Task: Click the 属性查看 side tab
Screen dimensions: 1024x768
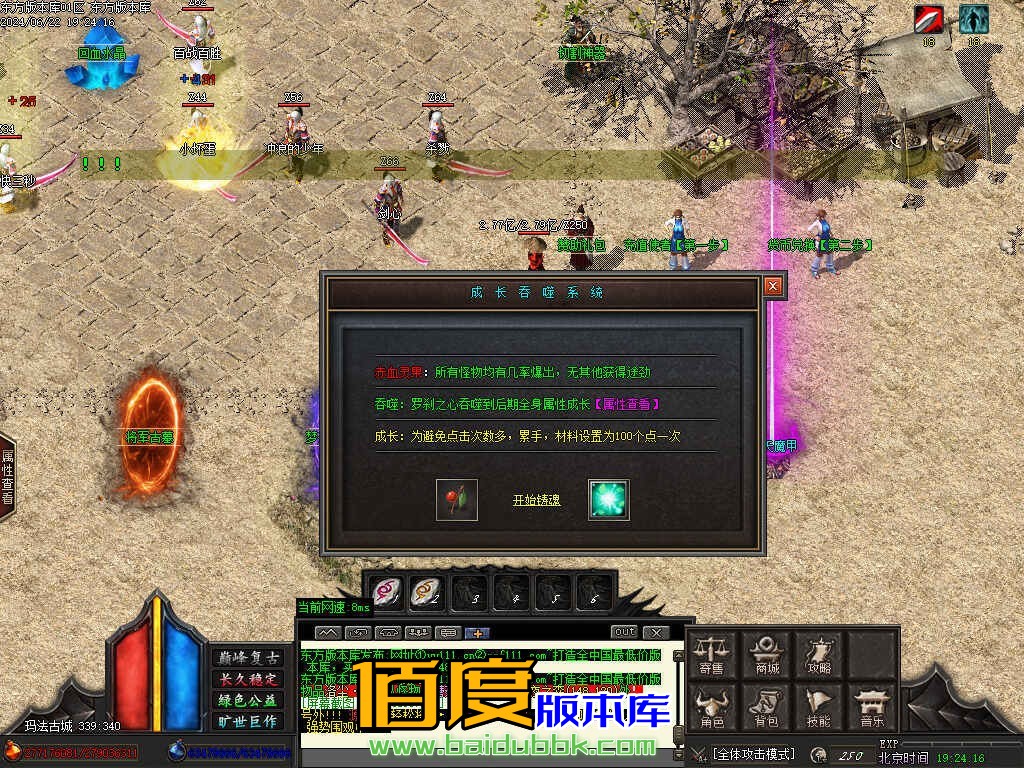Action: click(x=8, y=476)
